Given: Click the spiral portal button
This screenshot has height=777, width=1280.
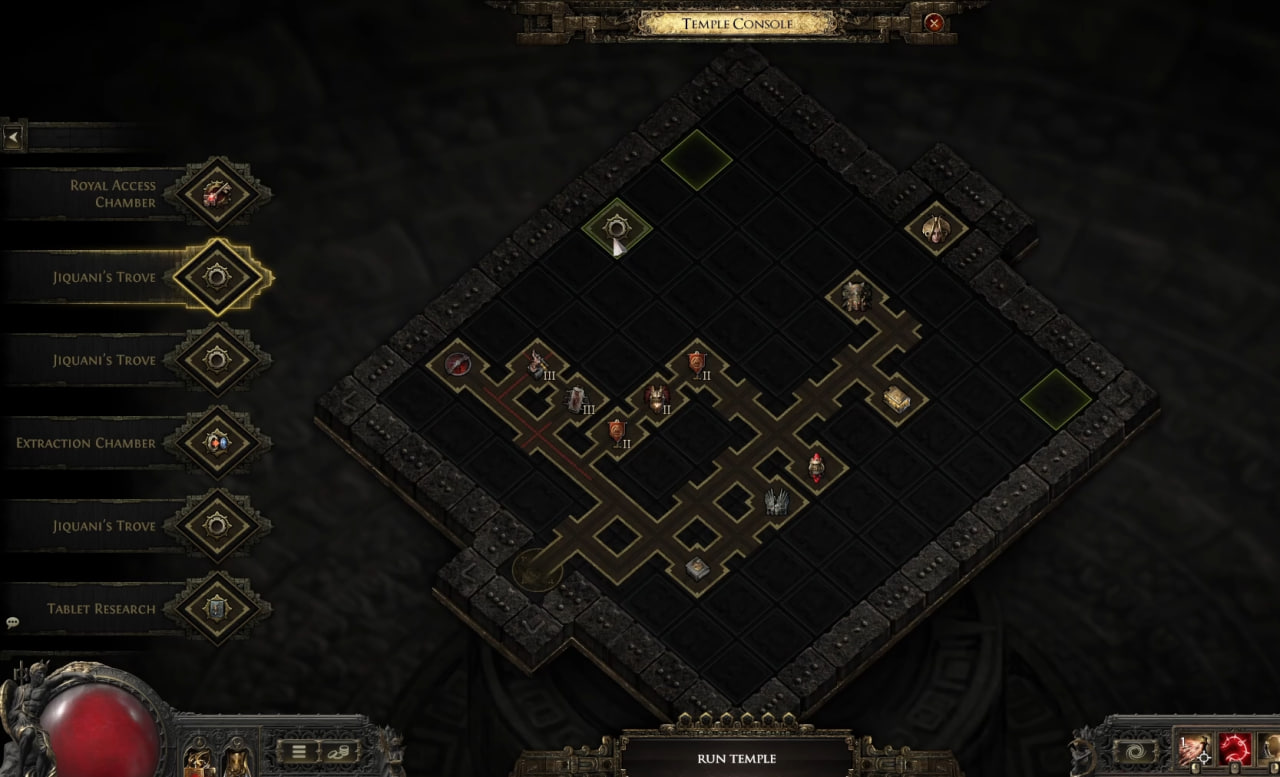Looking at the screenshot, I should 1137,751.
